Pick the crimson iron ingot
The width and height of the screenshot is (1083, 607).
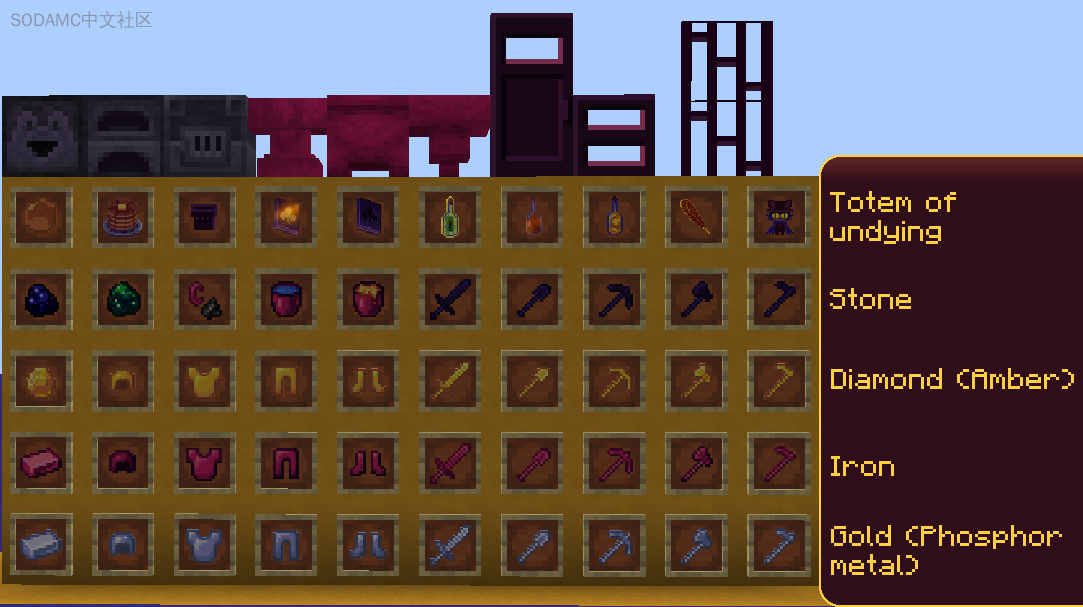coord(41,464)
